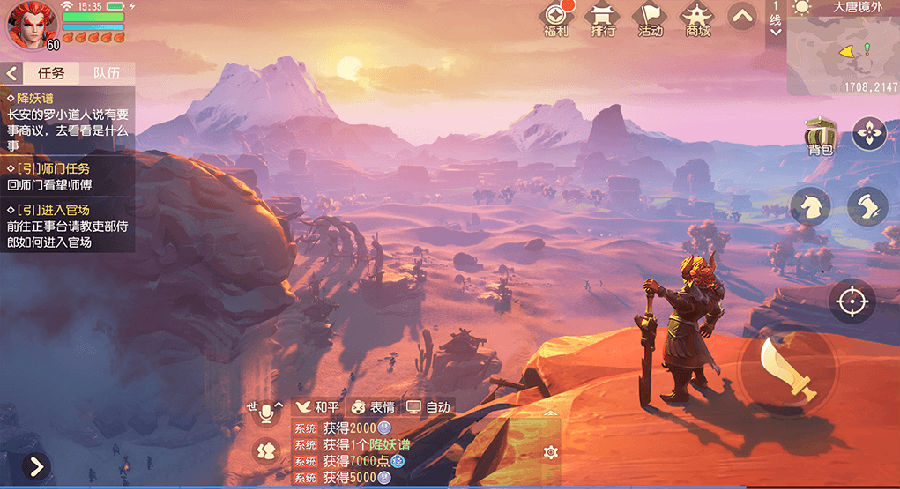The height and width of the screenshot is (489, 900).
Task: Switch to the 队伍 team tab
Action: click(106, 73)
